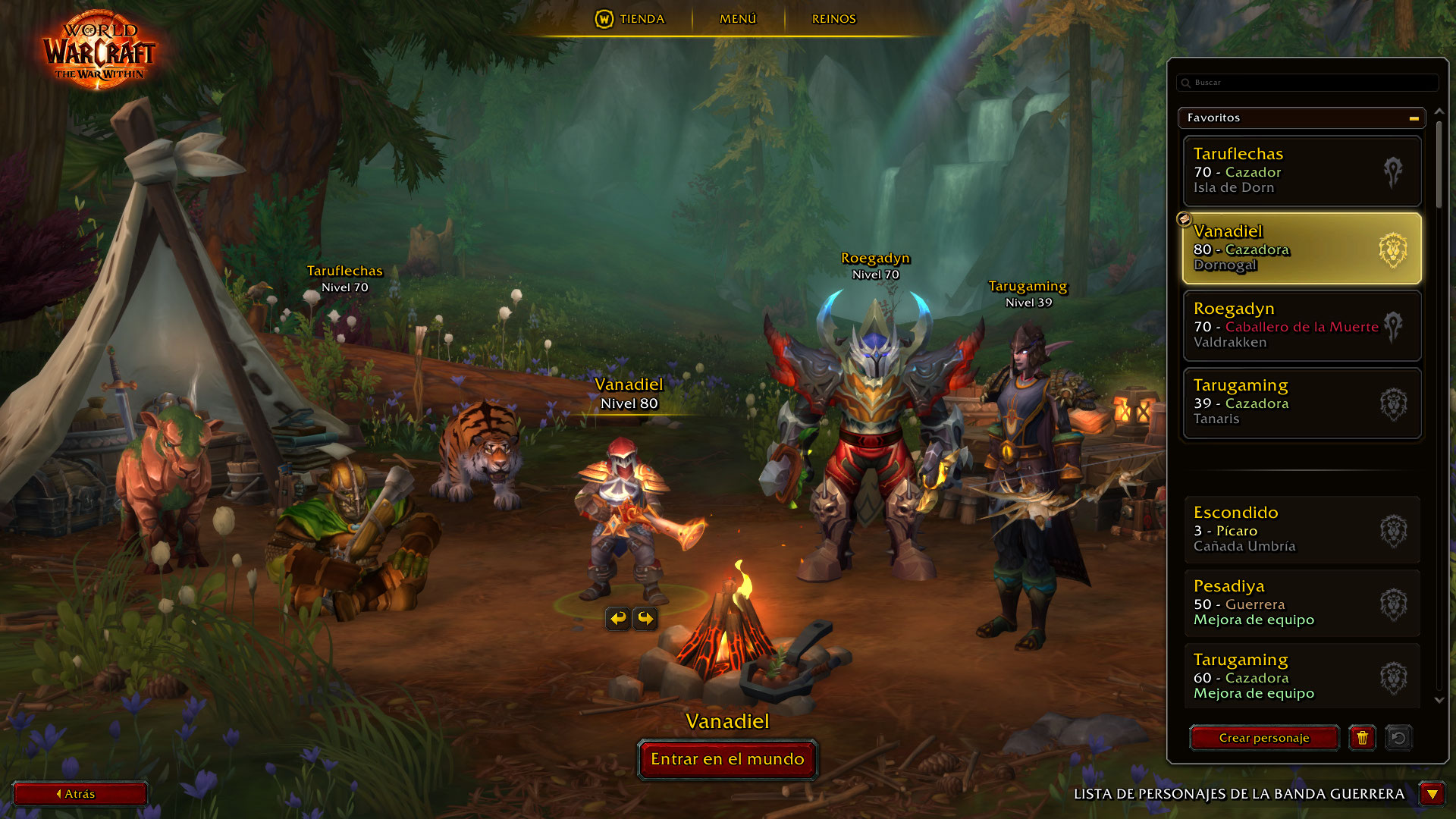Screen dimensions: 1456x819
Task: Open the REINOS option
Action: click(x=833, y=19)
